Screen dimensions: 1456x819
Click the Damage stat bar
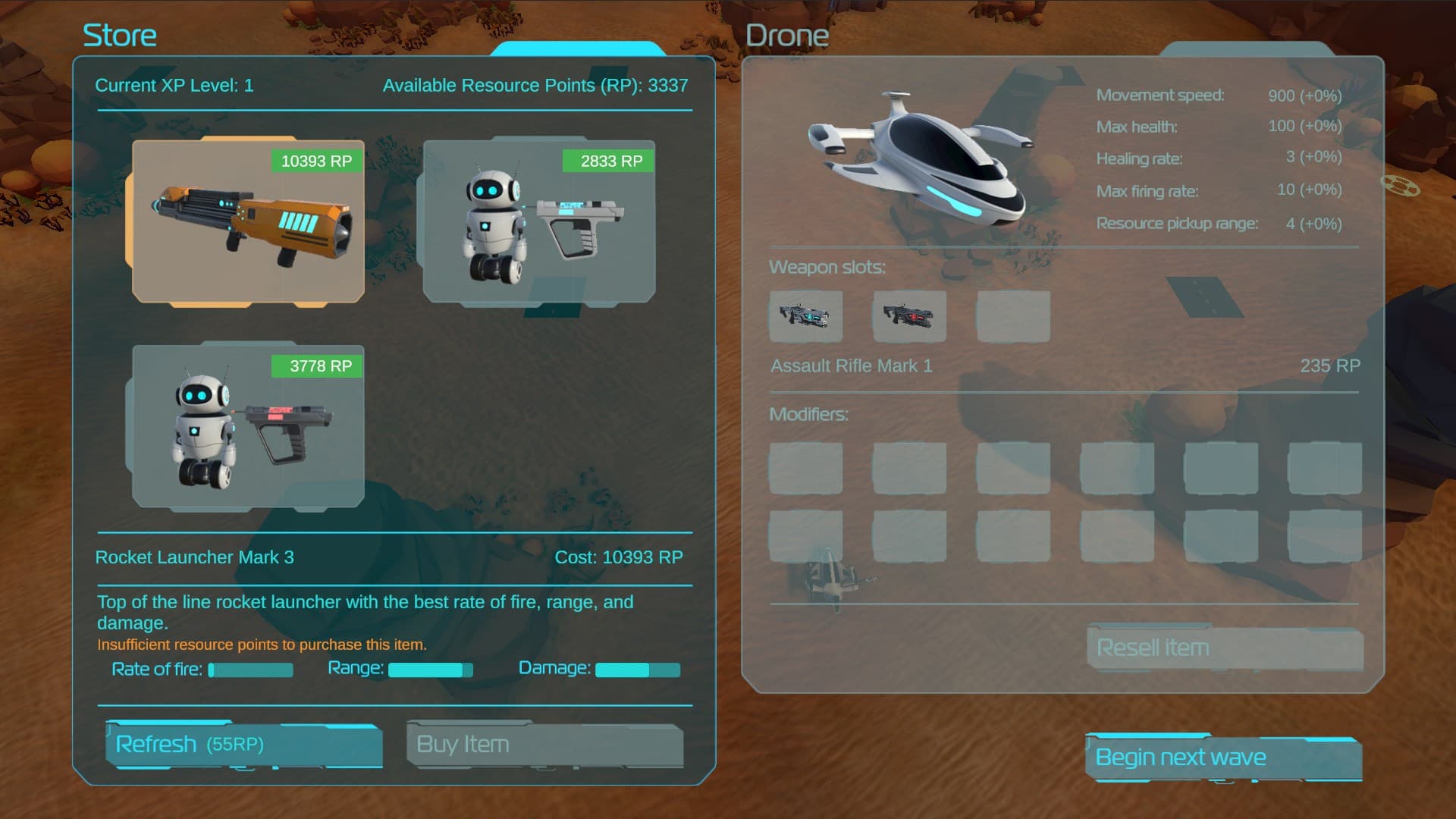coord(639,670)
